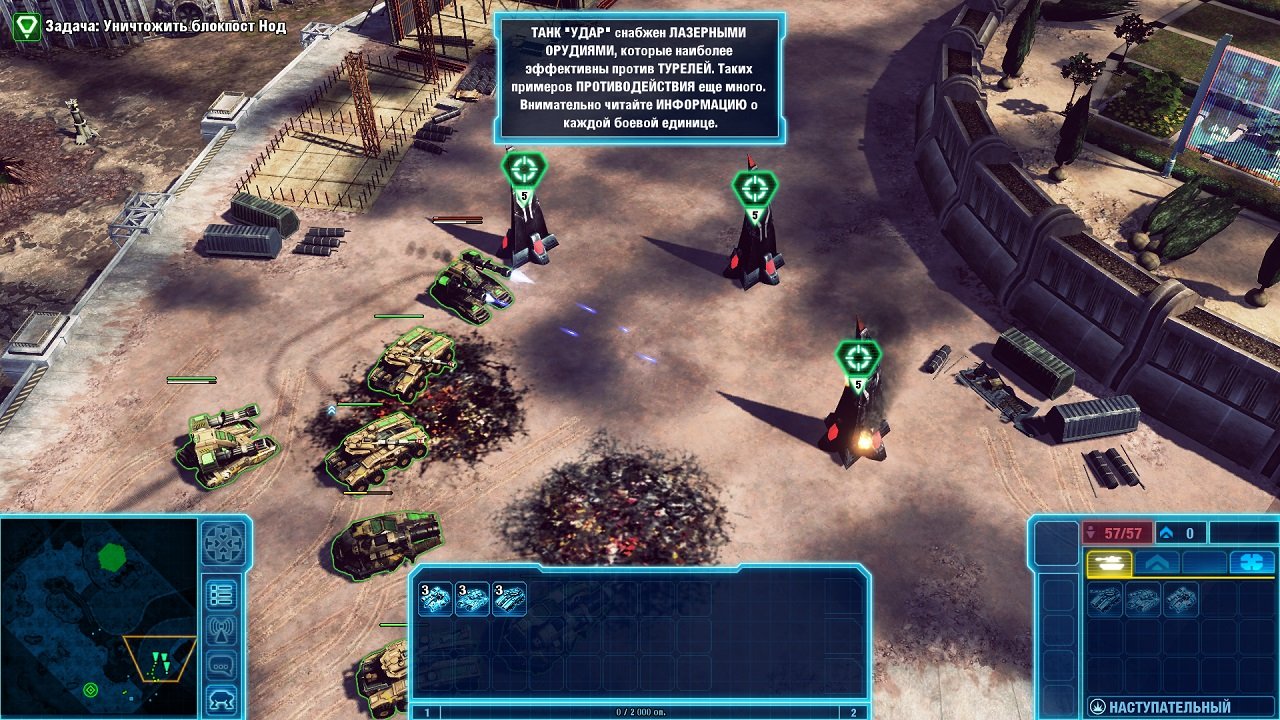This screenshot has height=720, width=1280.
Task: Select the first buildable tank icon in production panel
Action: (1104, 601)
